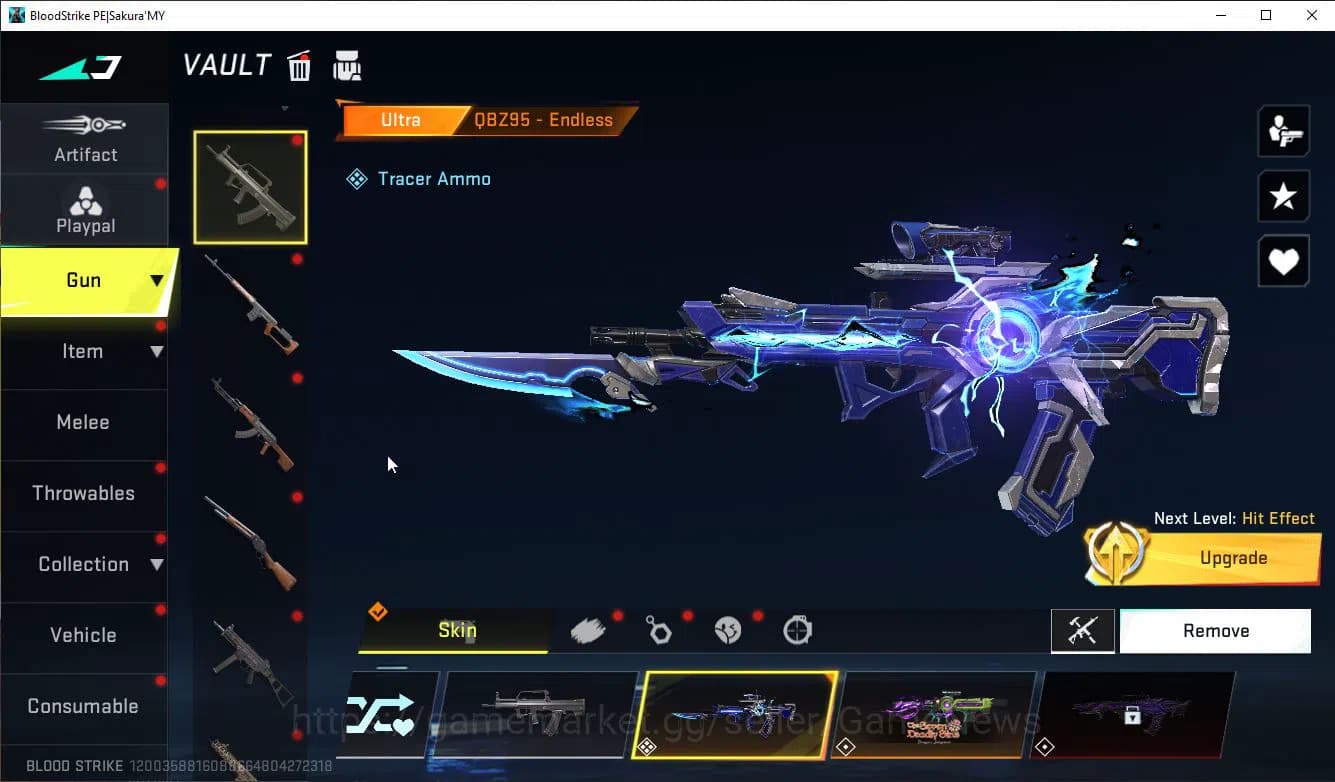Open the Playpal category in the sidebar

pos(85,210)
